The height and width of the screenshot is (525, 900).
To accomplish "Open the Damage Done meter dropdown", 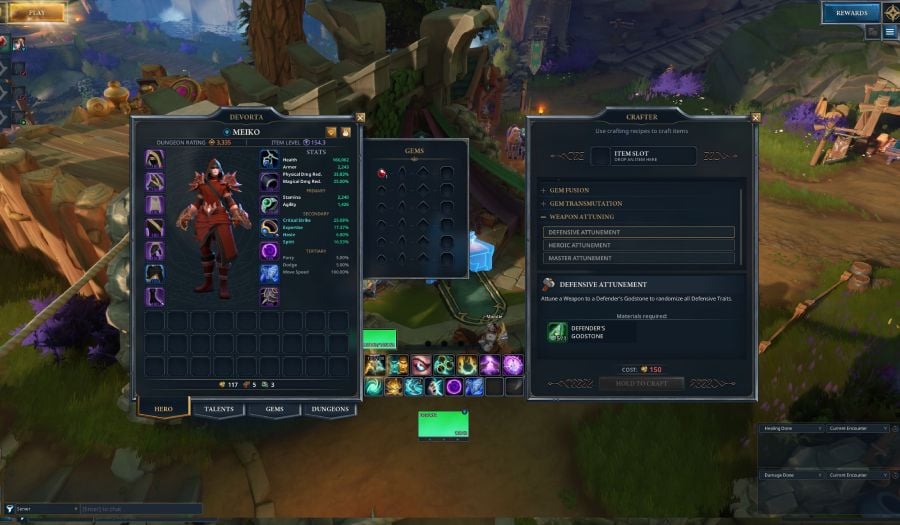I will point(788,475).
